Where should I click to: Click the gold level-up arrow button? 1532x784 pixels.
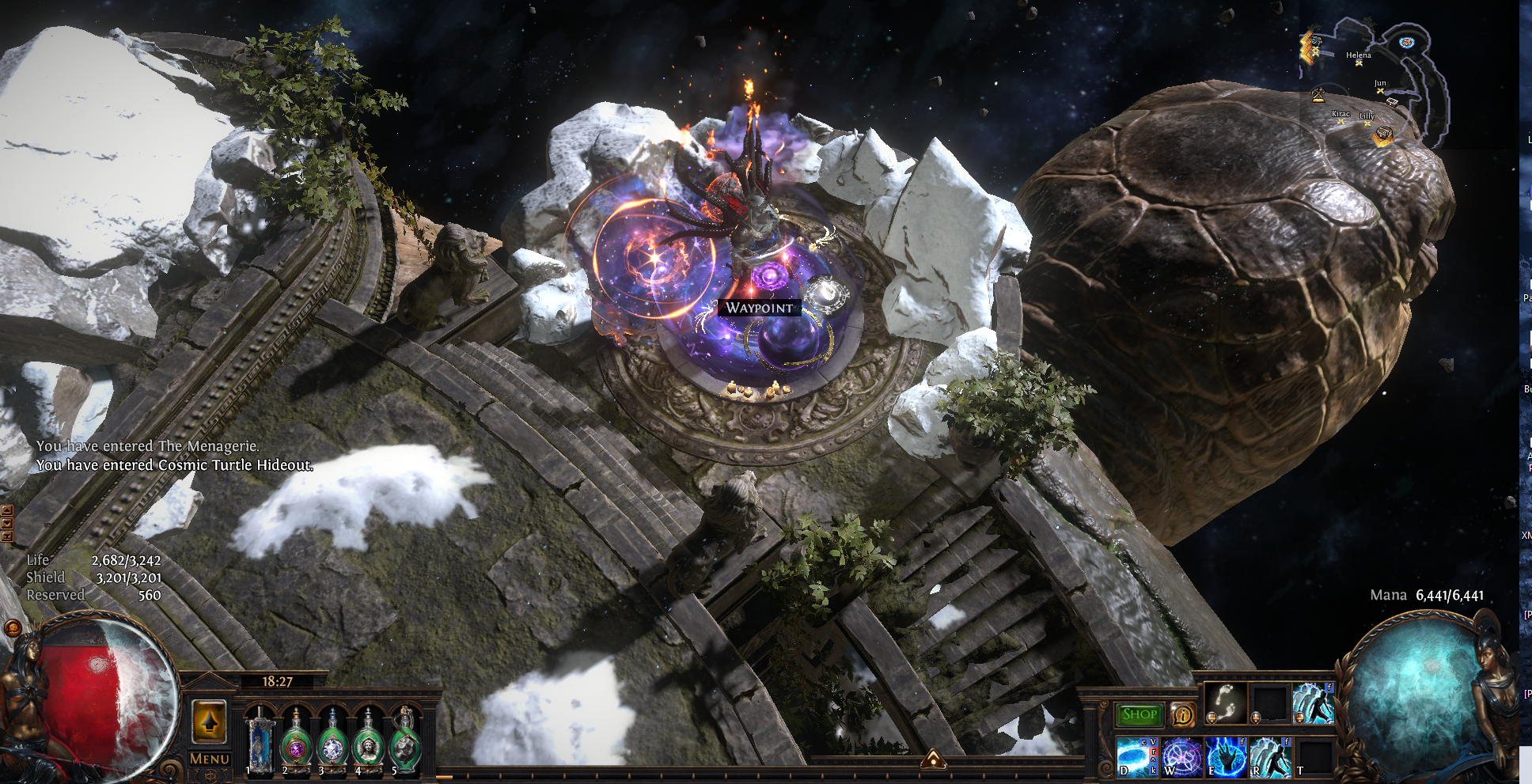(x=210, y=721)
